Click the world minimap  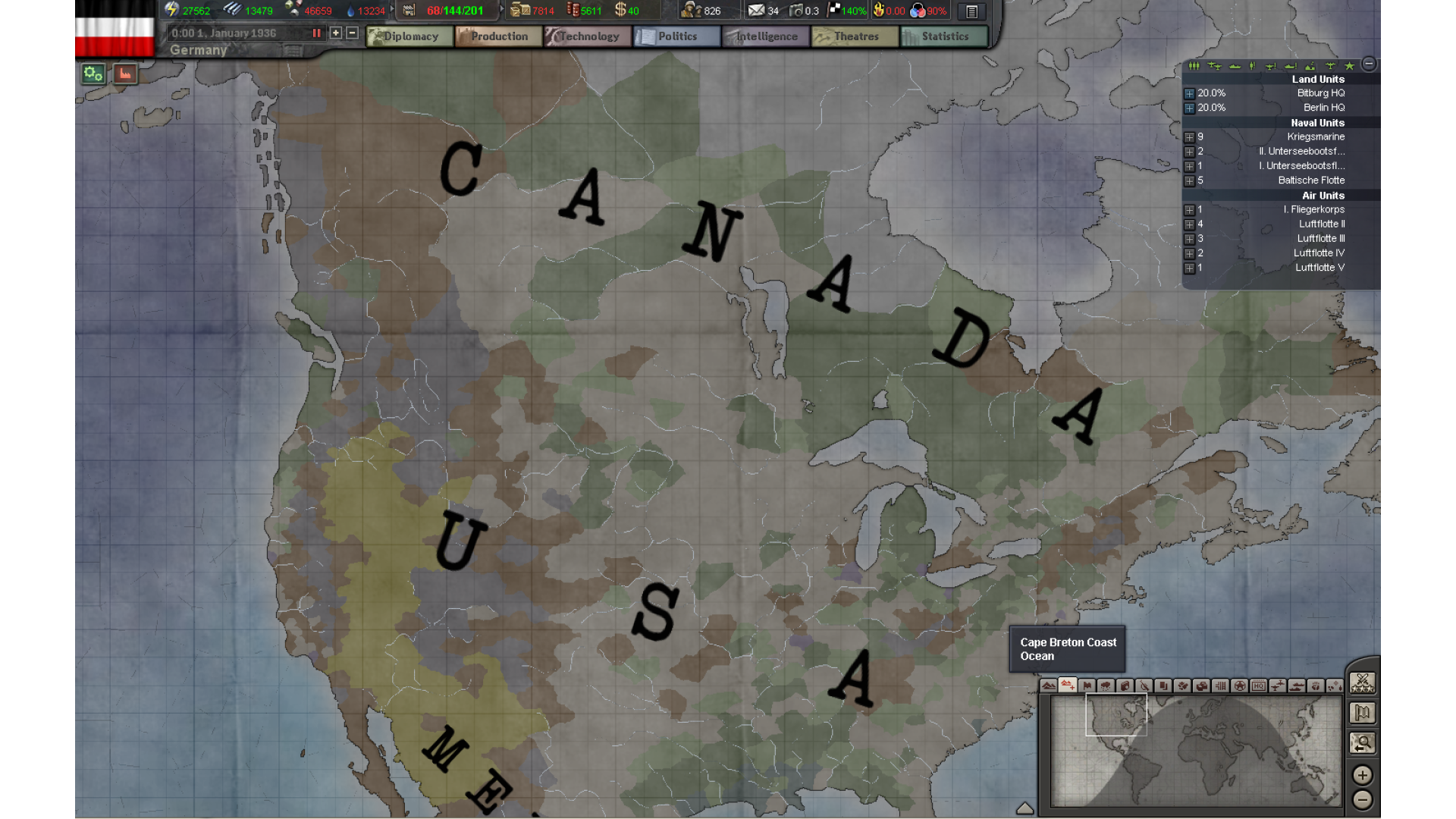1195,751
